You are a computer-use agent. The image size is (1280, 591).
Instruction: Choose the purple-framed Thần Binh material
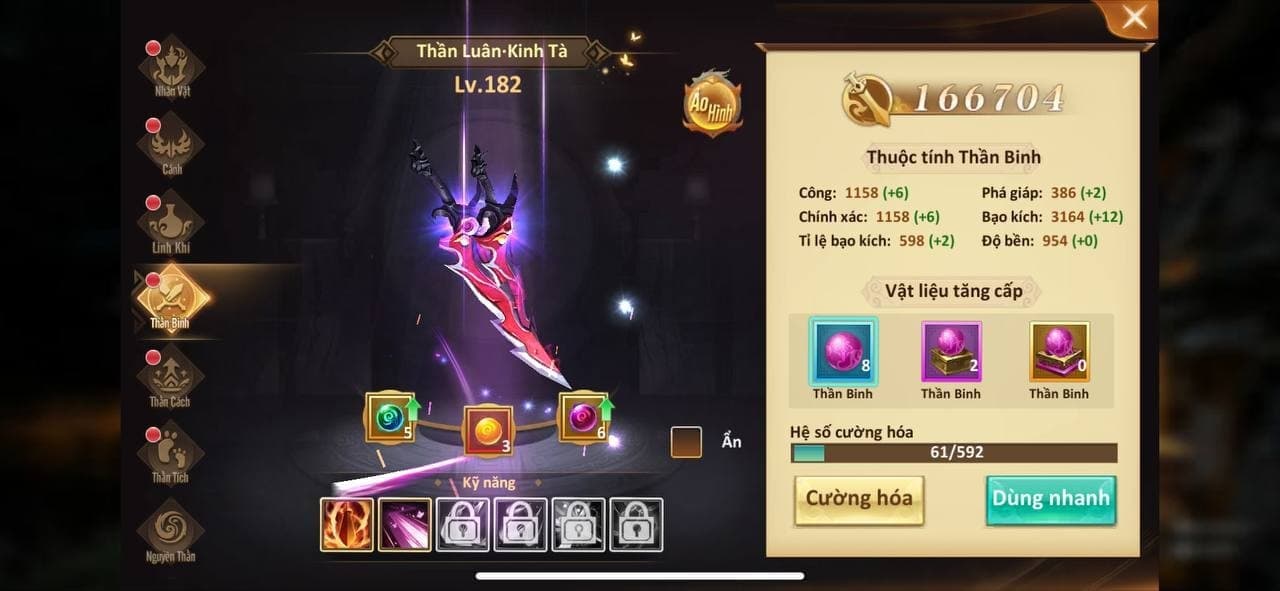951,352
